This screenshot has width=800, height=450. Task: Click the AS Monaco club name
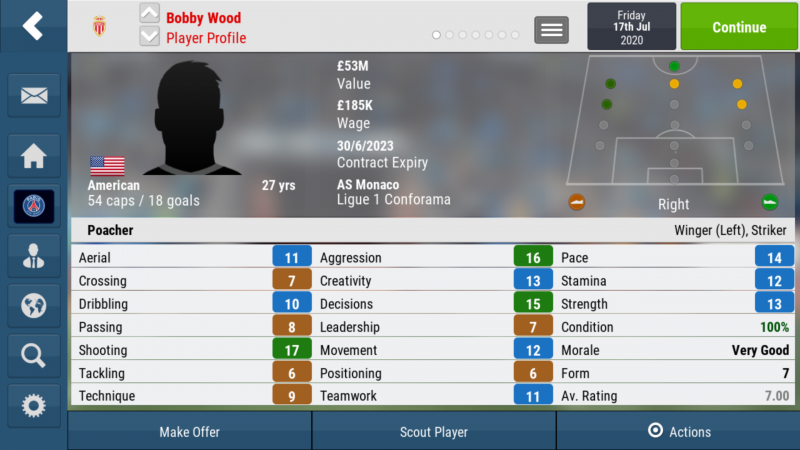click(368, 185)
